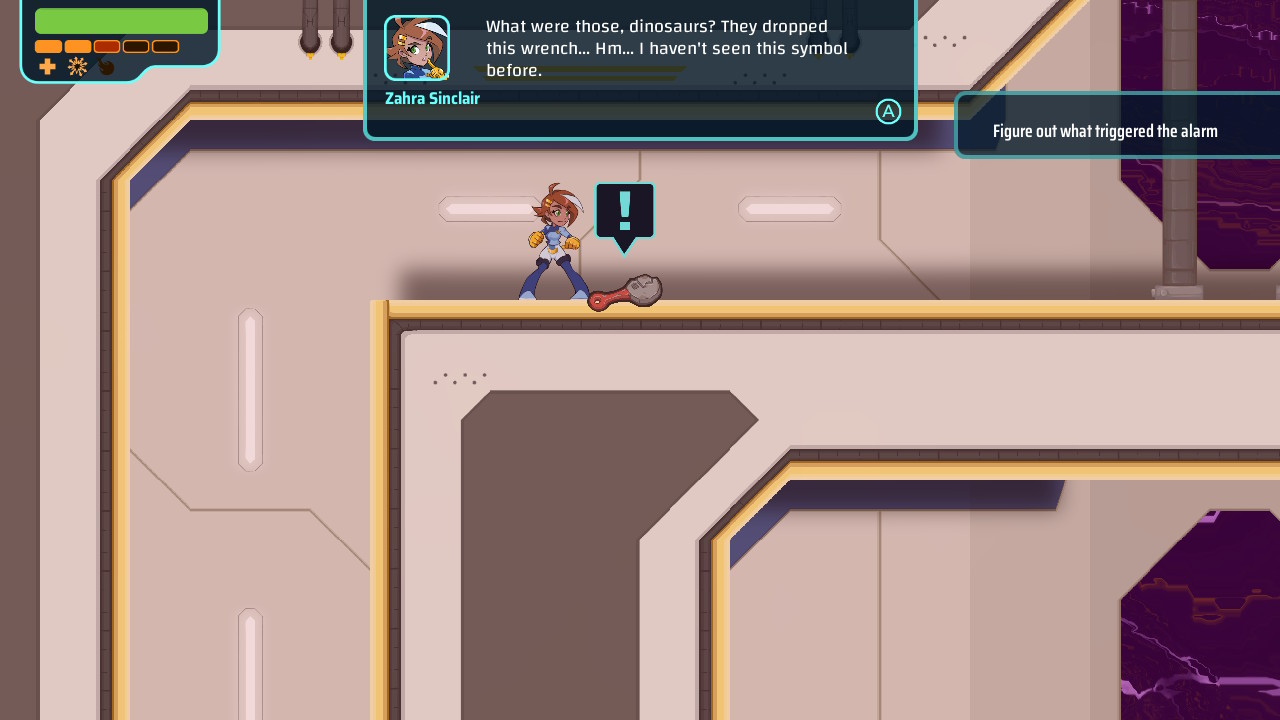Click an empty ammo pip slot

click(x=135, y=46)
